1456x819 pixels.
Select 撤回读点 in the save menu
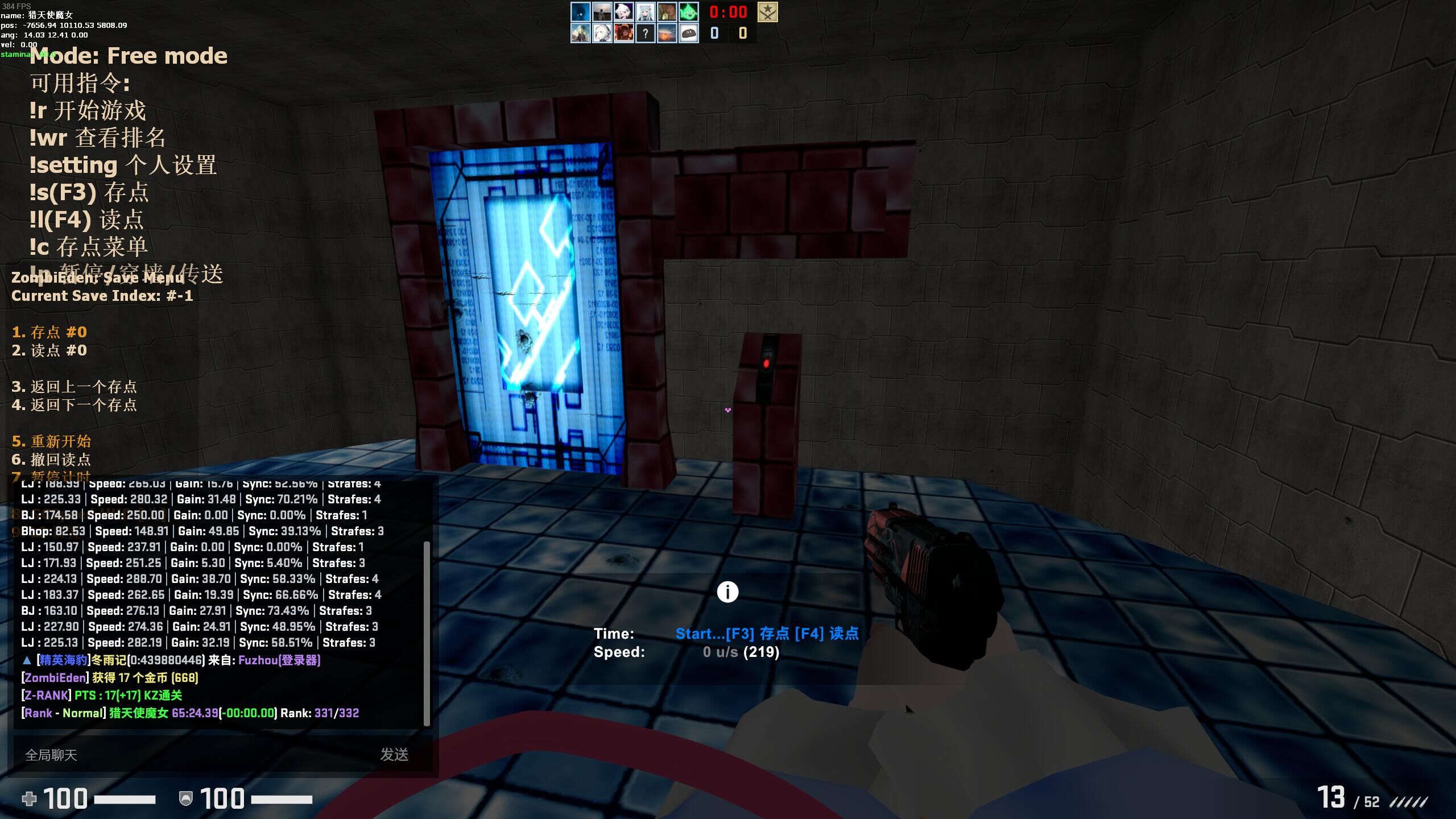(x=52, y=460)
